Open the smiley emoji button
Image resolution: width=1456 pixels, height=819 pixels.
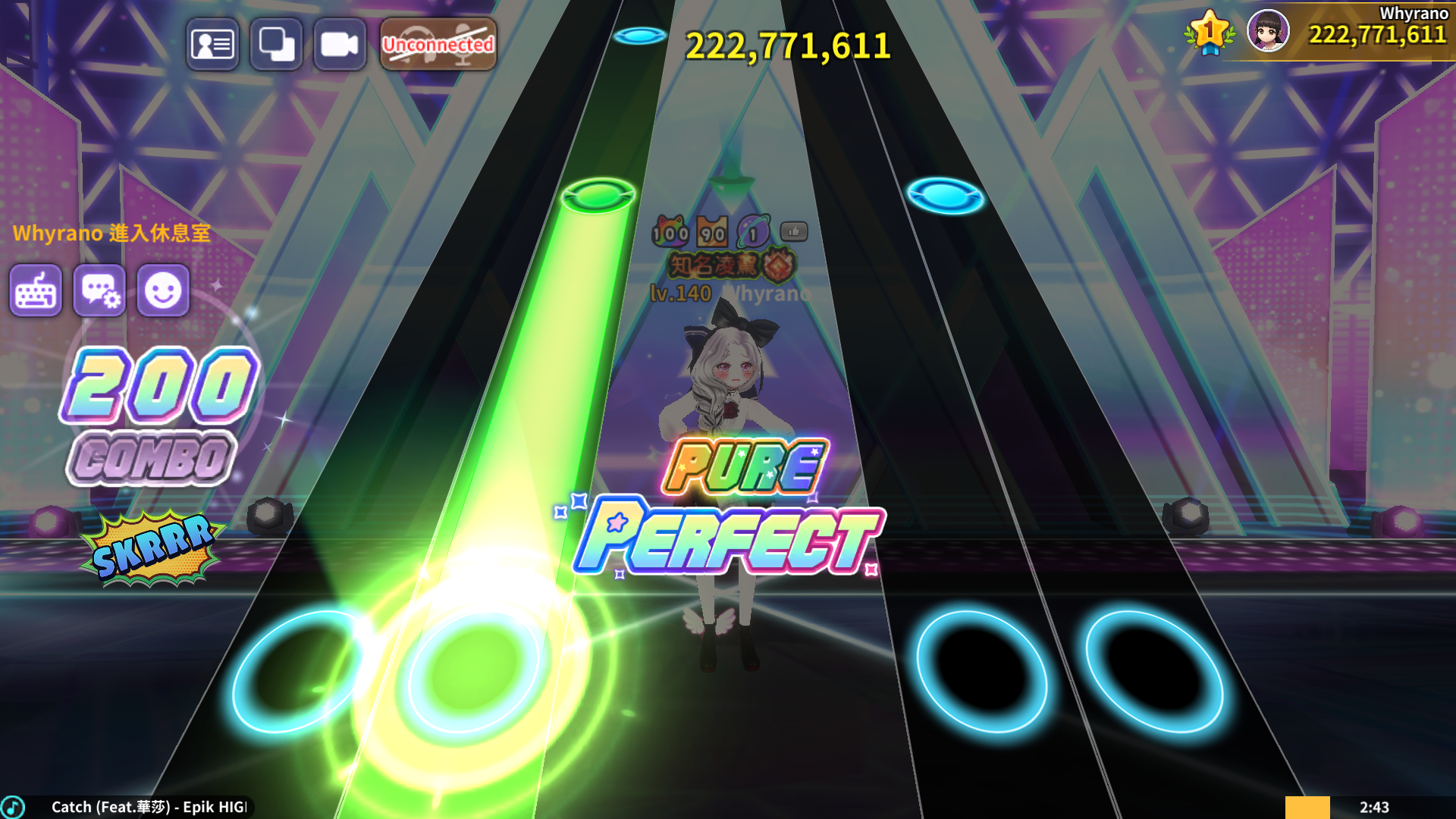pos(163,290)
